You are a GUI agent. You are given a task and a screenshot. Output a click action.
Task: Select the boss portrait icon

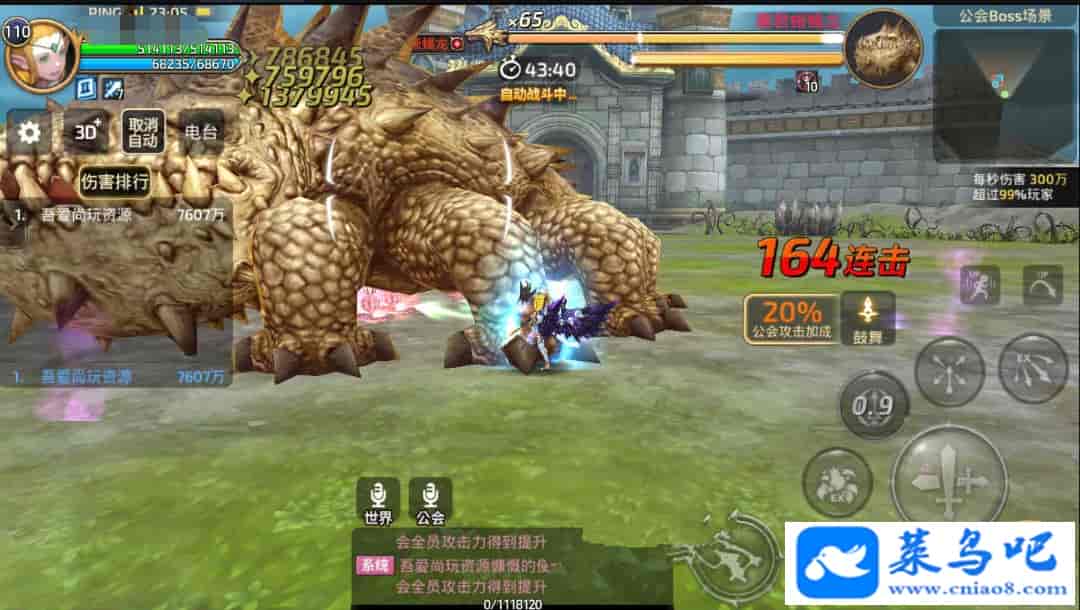(883, 48)
